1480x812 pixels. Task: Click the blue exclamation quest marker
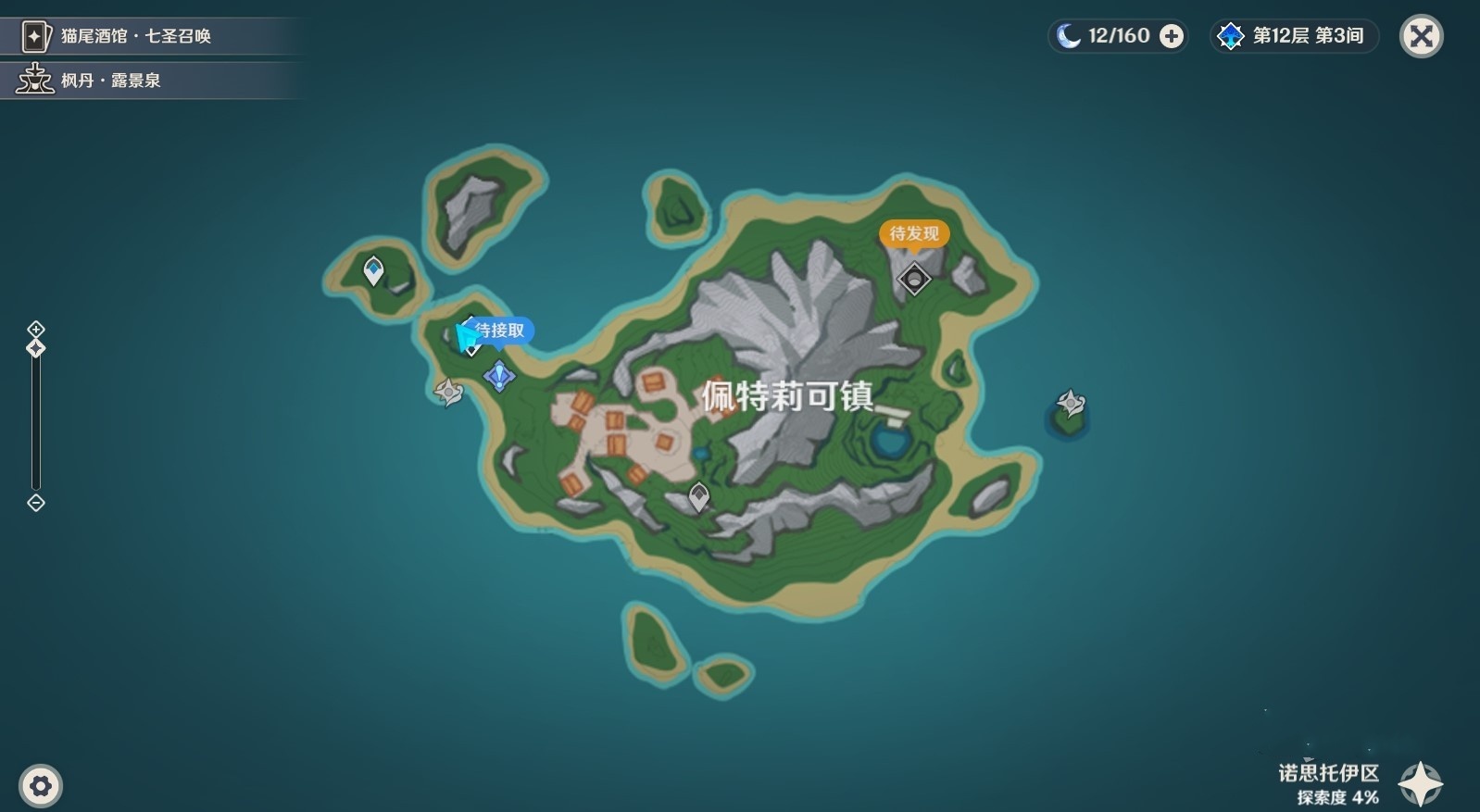click(498, 376)
